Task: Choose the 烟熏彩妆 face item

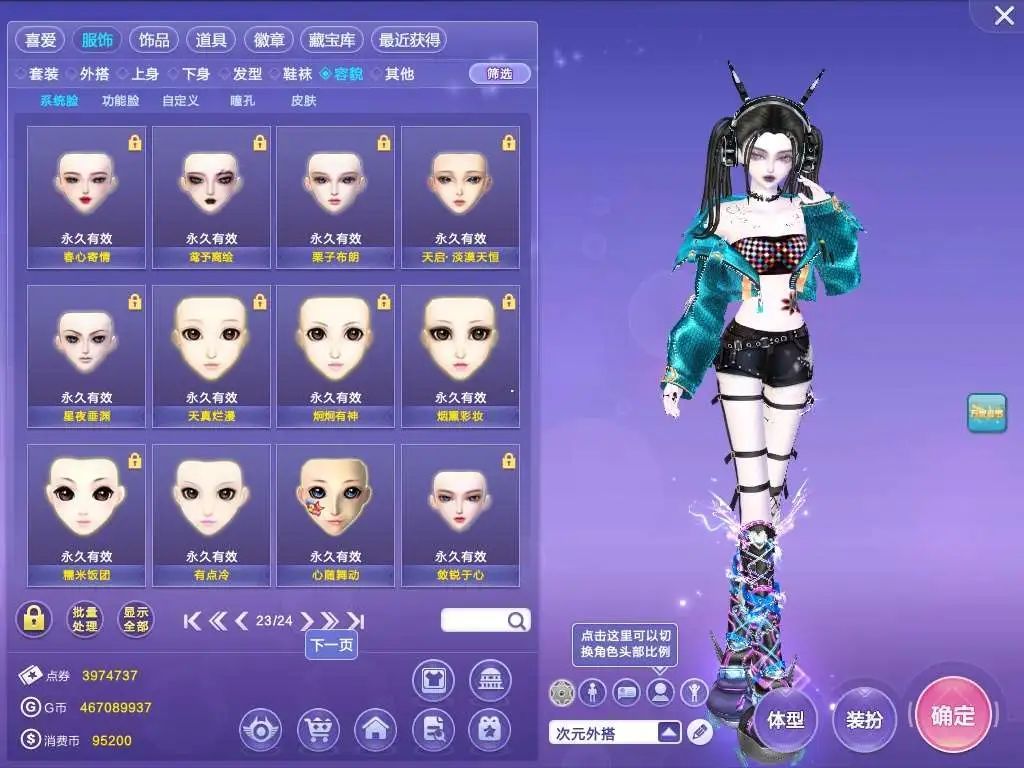Action: coord(460,356)
